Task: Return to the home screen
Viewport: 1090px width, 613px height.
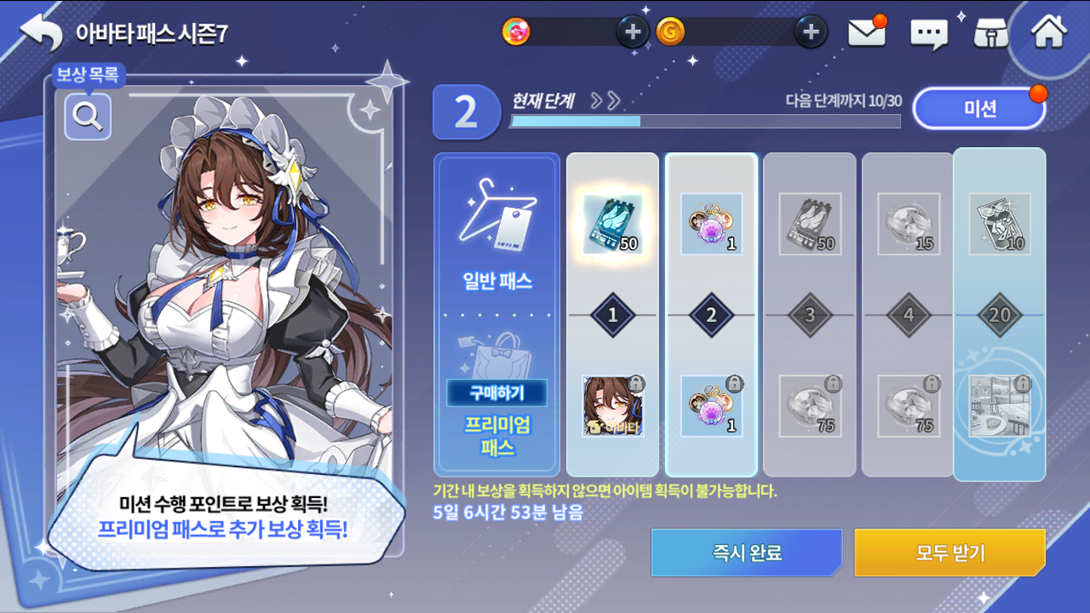Action: click(x=1049, y=32)
